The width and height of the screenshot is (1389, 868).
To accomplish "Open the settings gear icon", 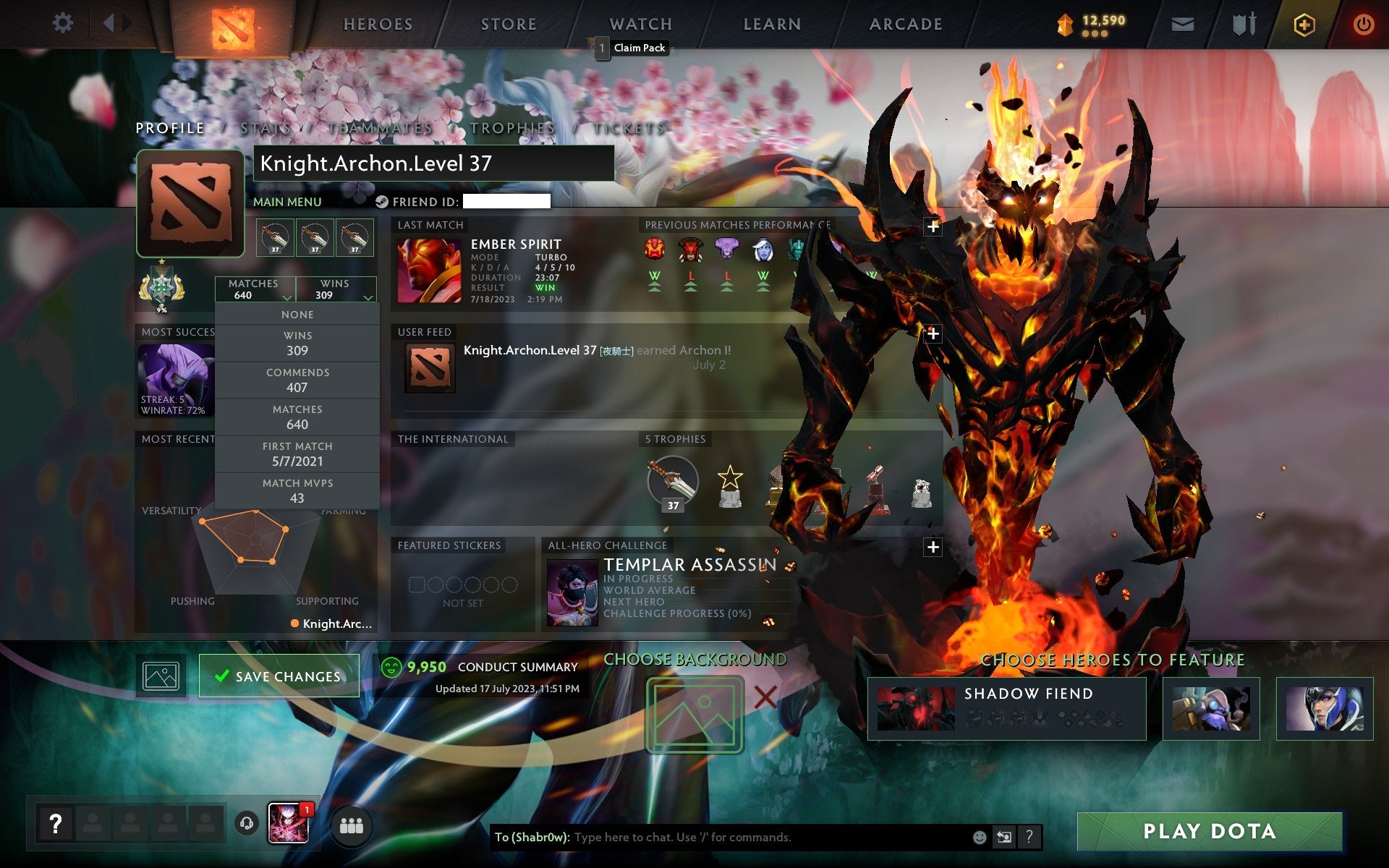I will (64, 23).
